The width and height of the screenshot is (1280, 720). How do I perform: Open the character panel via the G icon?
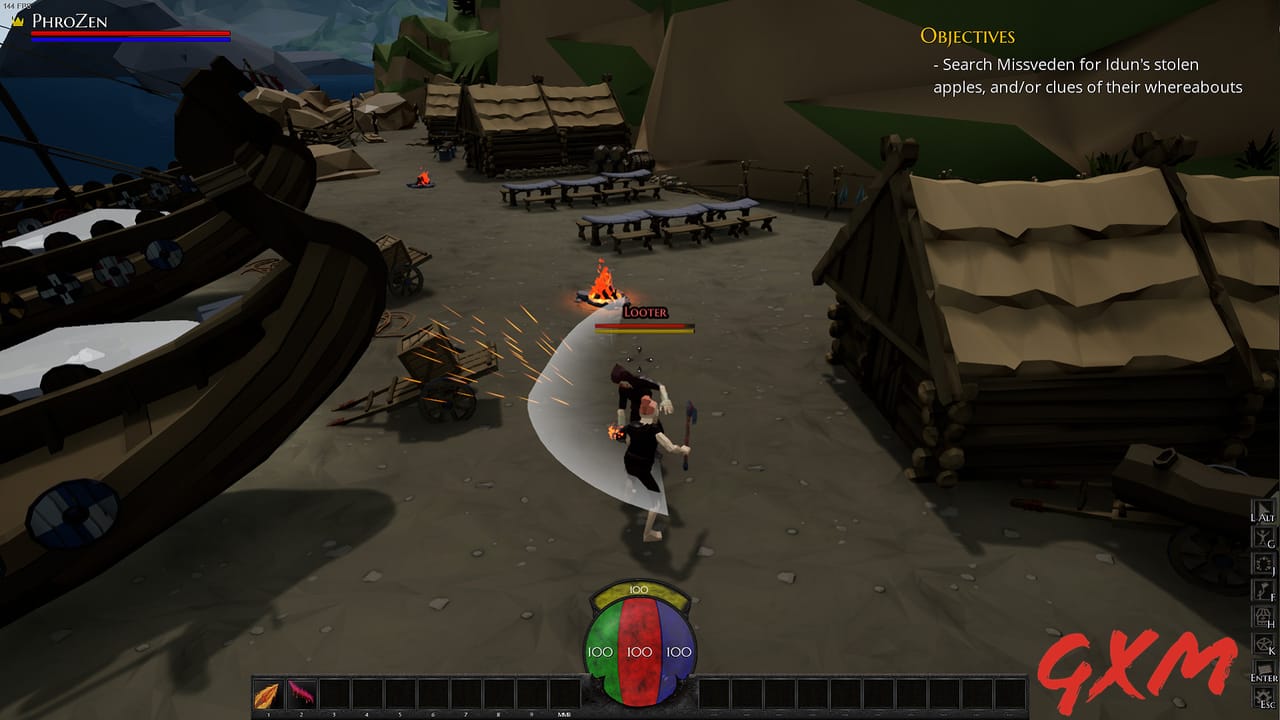1262,536
